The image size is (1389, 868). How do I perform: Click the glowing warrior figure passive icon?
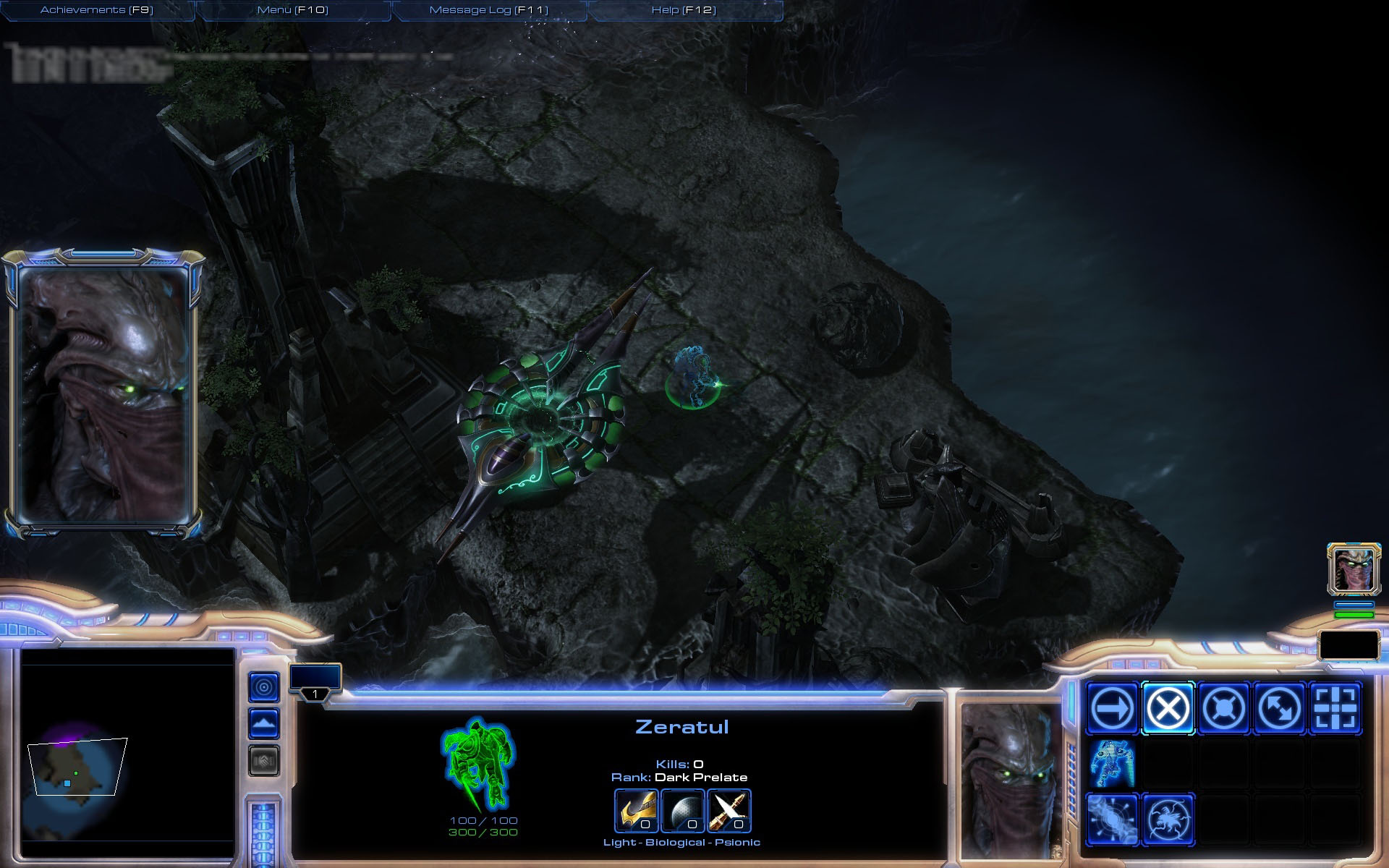click(x=1112, y=764)
